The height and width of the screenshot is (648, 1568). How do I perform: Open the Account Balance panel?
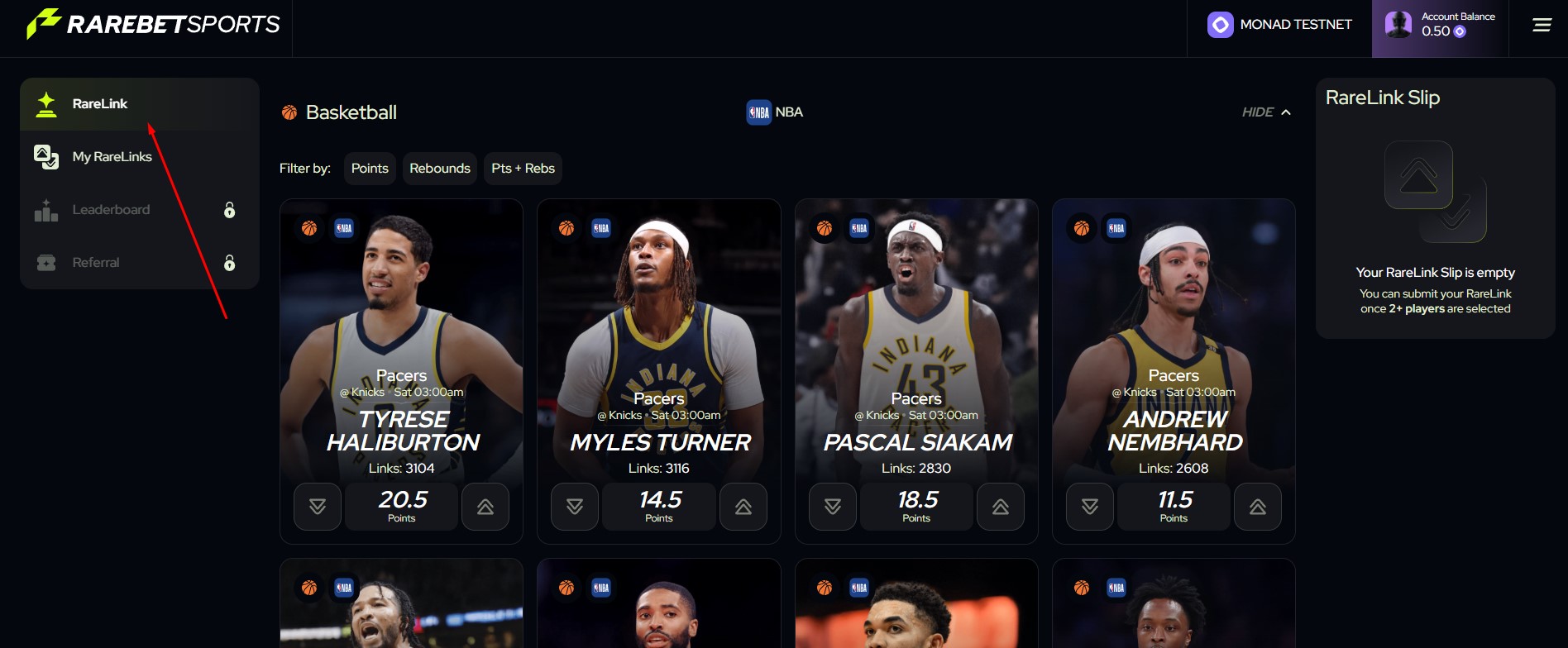(1440, 26)
